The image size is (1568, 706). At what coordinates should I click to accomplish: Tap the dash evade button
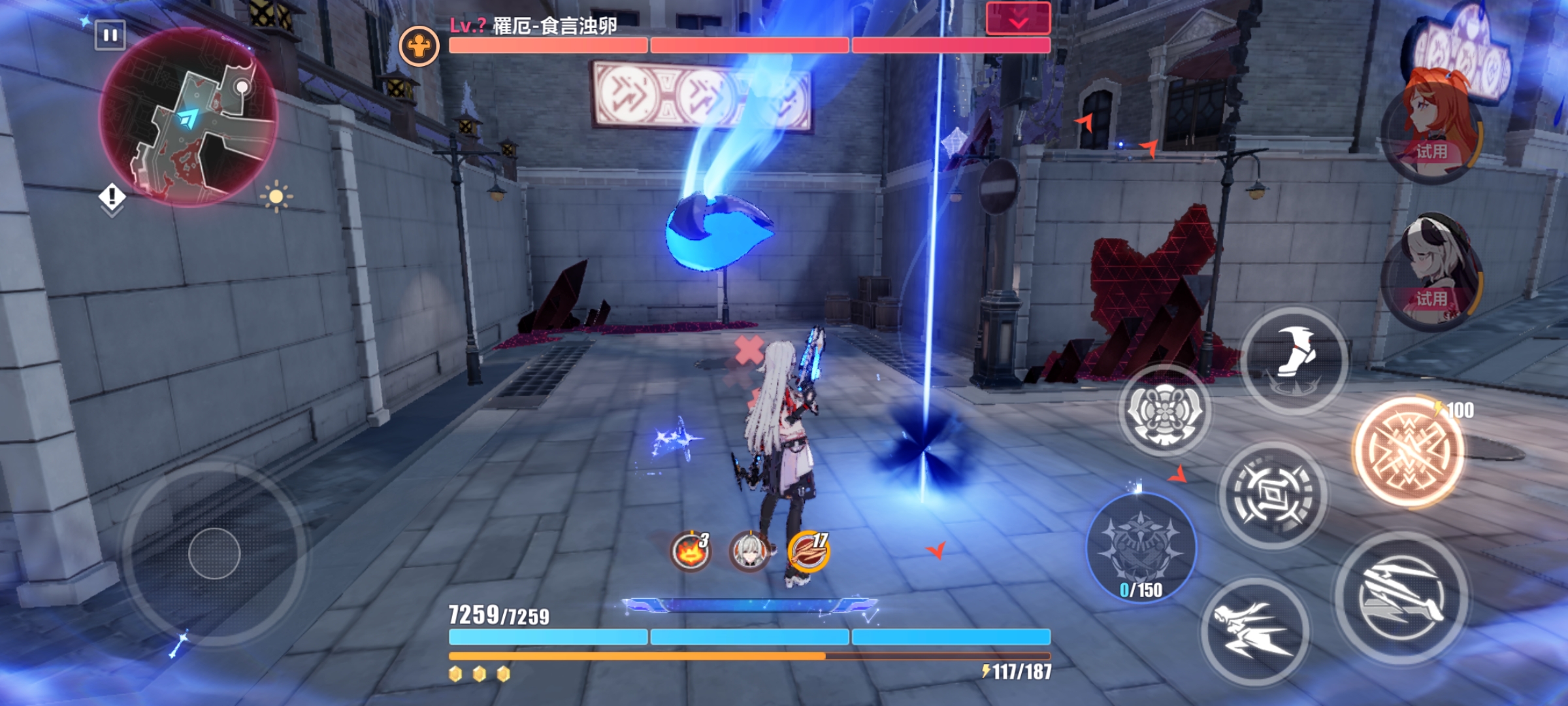(1254, 631)
